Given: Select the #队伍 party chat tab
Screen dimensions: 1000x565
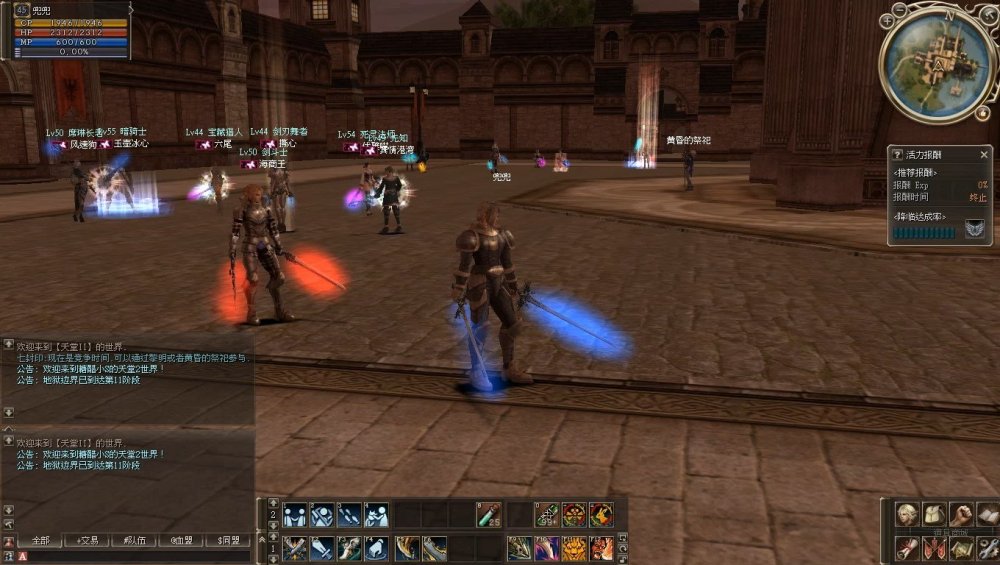Looking at the screenshot, I should tap(135, 540).
